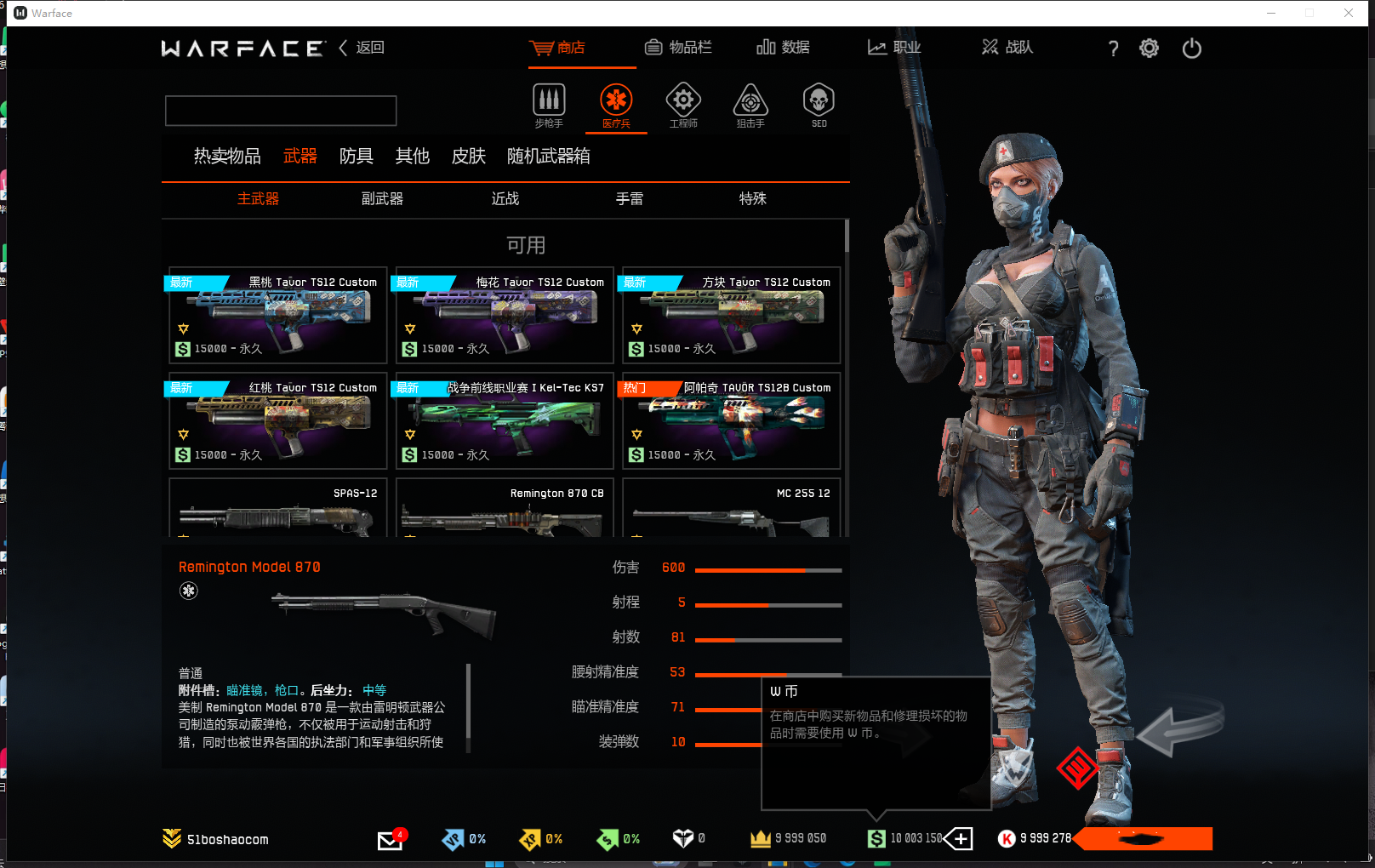Open the 物品栏 inventory tab
The width and height of the screenshot is (1375, 868).
point(678,48)
